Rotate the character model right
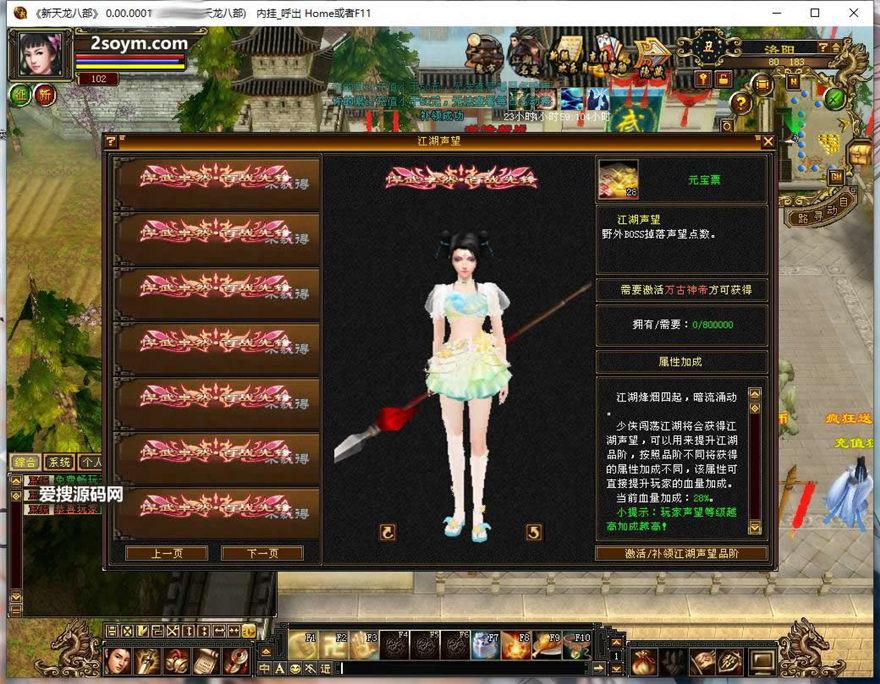The width and height of the screenshot is (880, 684). (534, 533)
